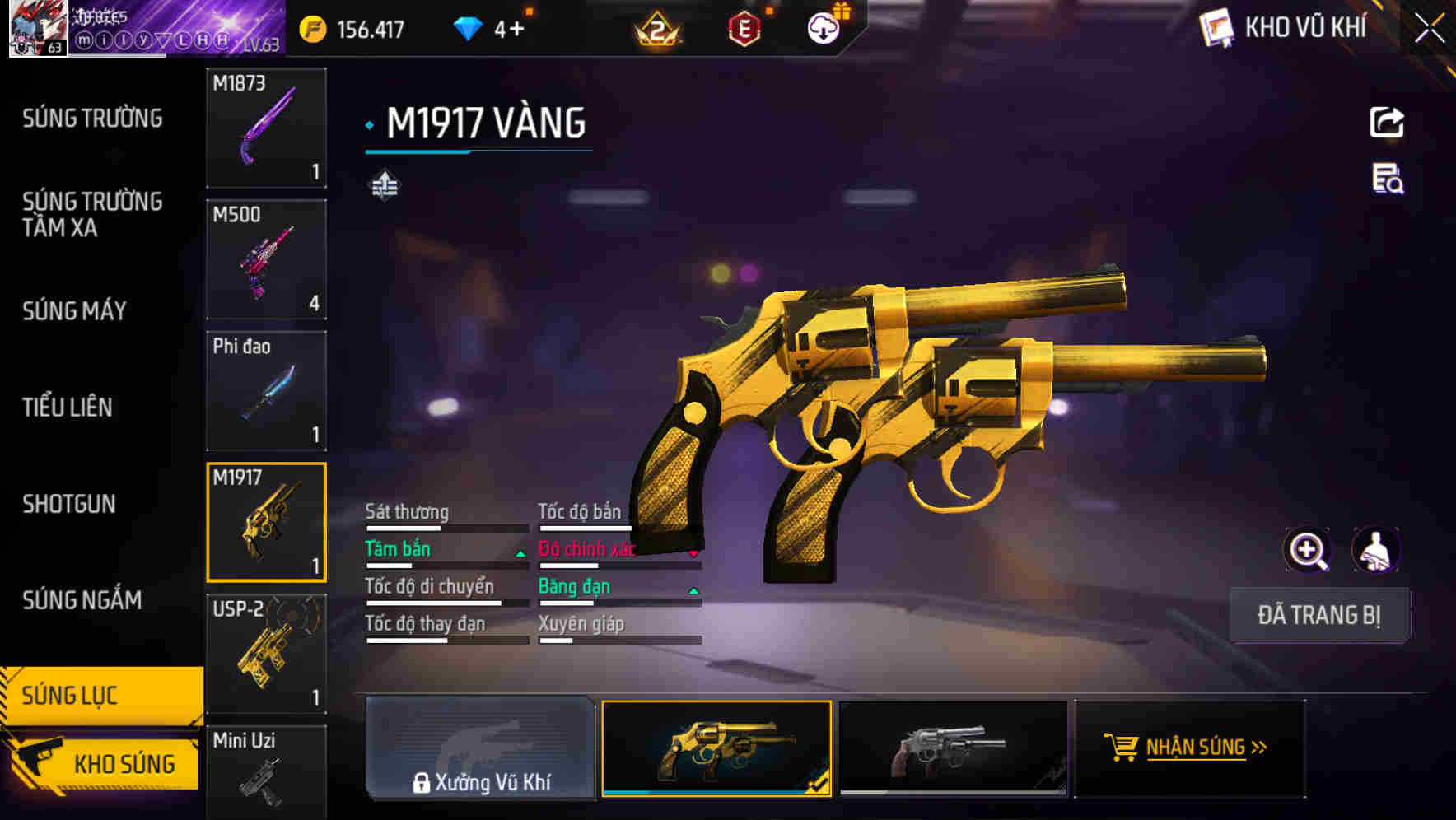Click the share icon for M1917 Vàng
This screenshot has height=820, width=1456.
(1387, 122)
